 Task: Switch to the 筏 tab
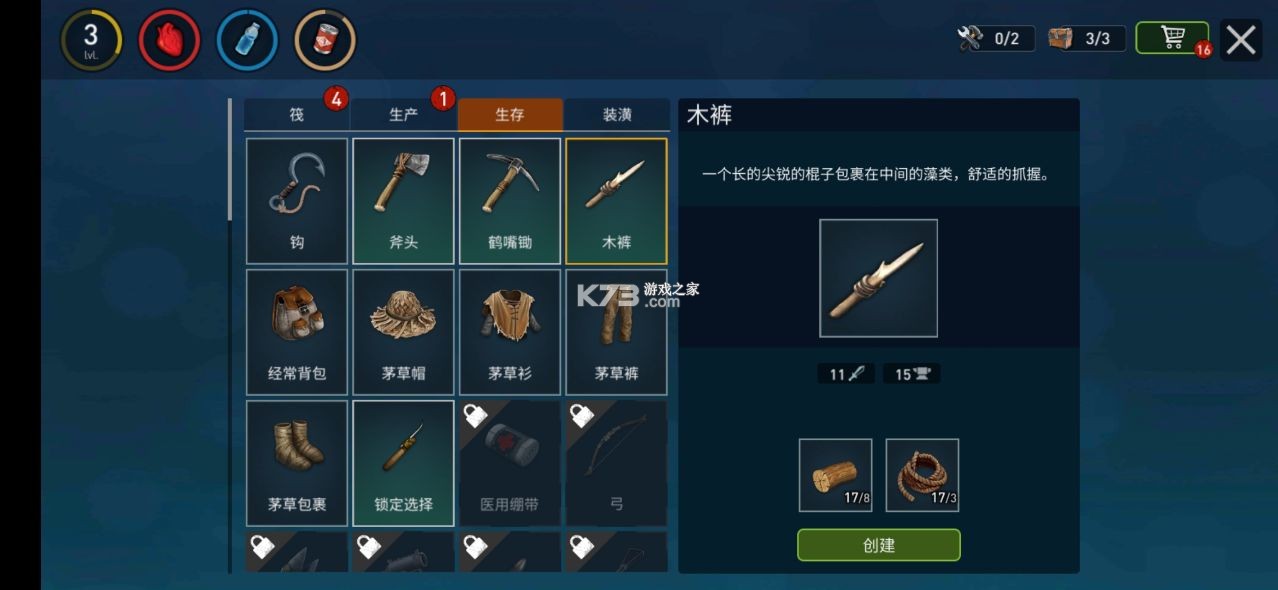(x=297, y=115)
